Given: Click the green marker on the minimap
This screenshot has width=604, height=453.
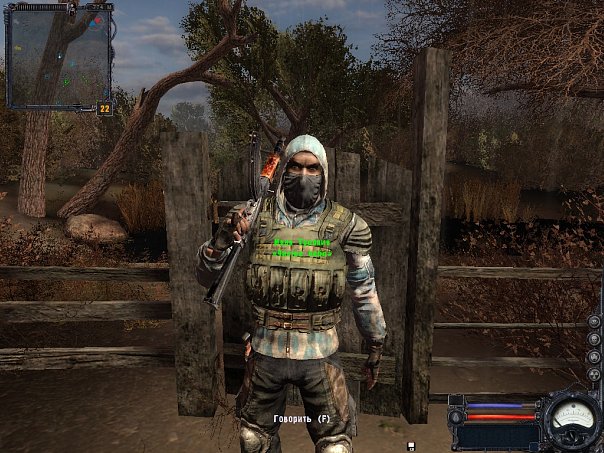Looking at the screenshot, I should (x=66, y=81).
